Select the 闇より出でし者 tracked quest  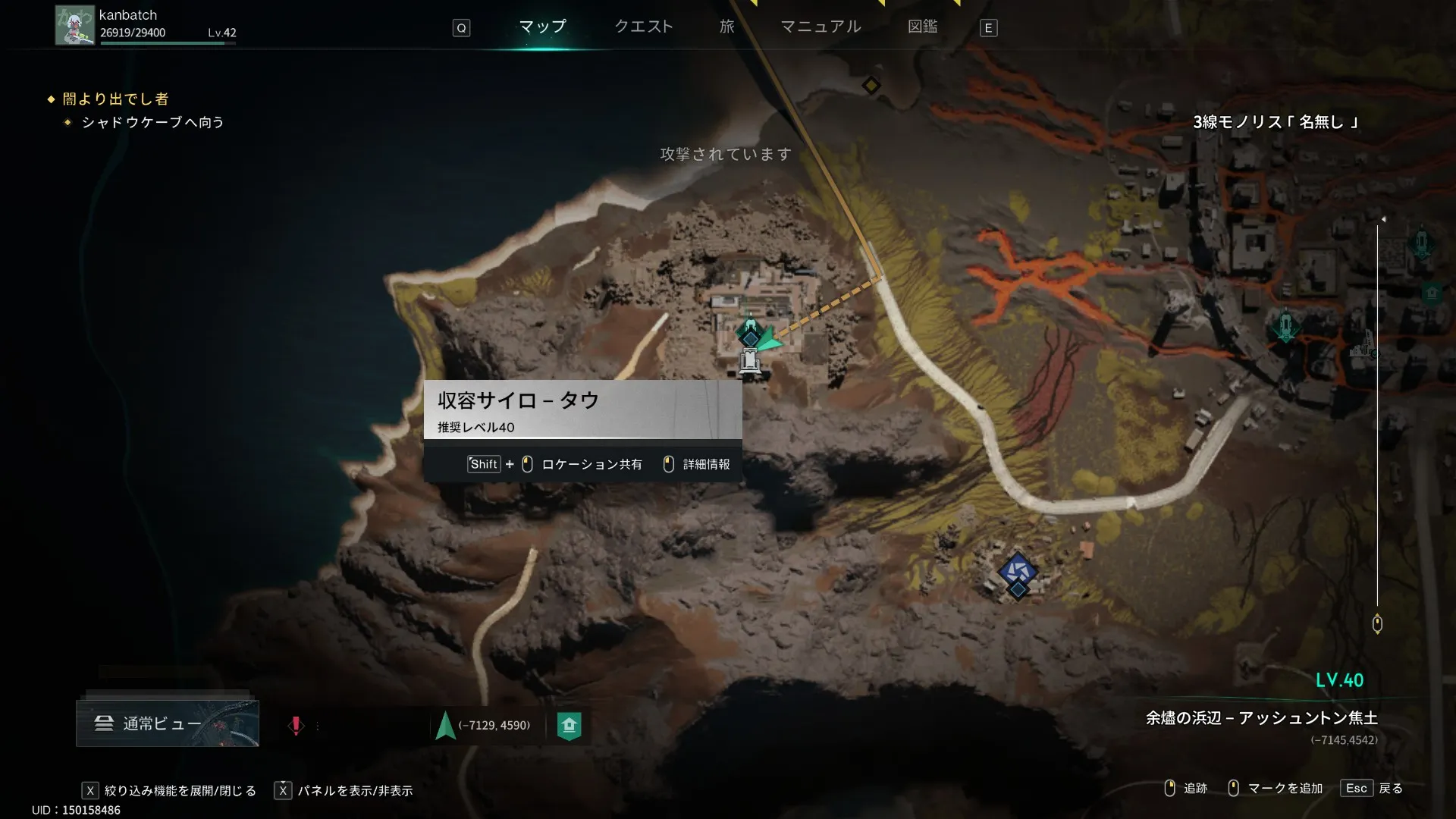[115, 99]
